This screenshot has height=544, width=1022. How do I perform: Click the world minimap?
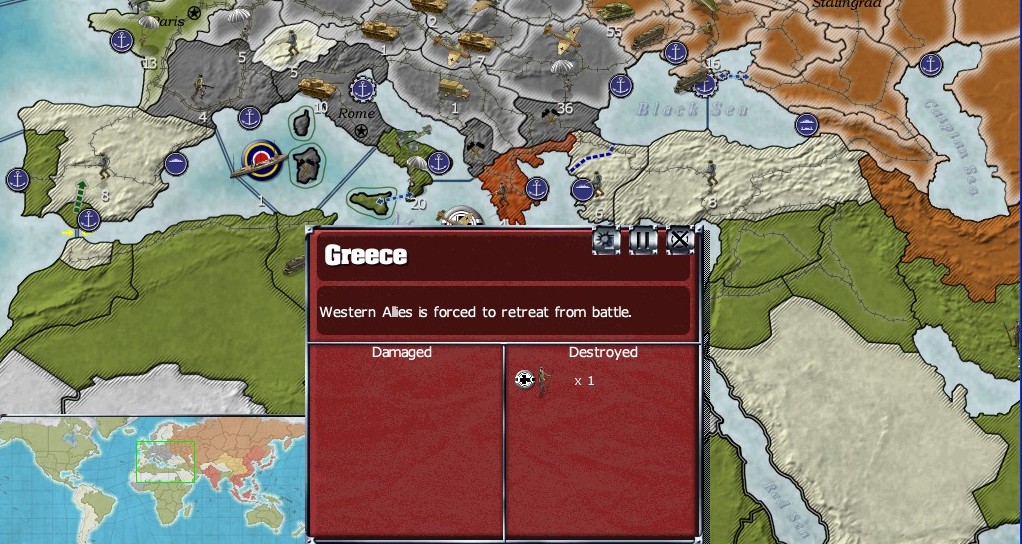(152, 480)
